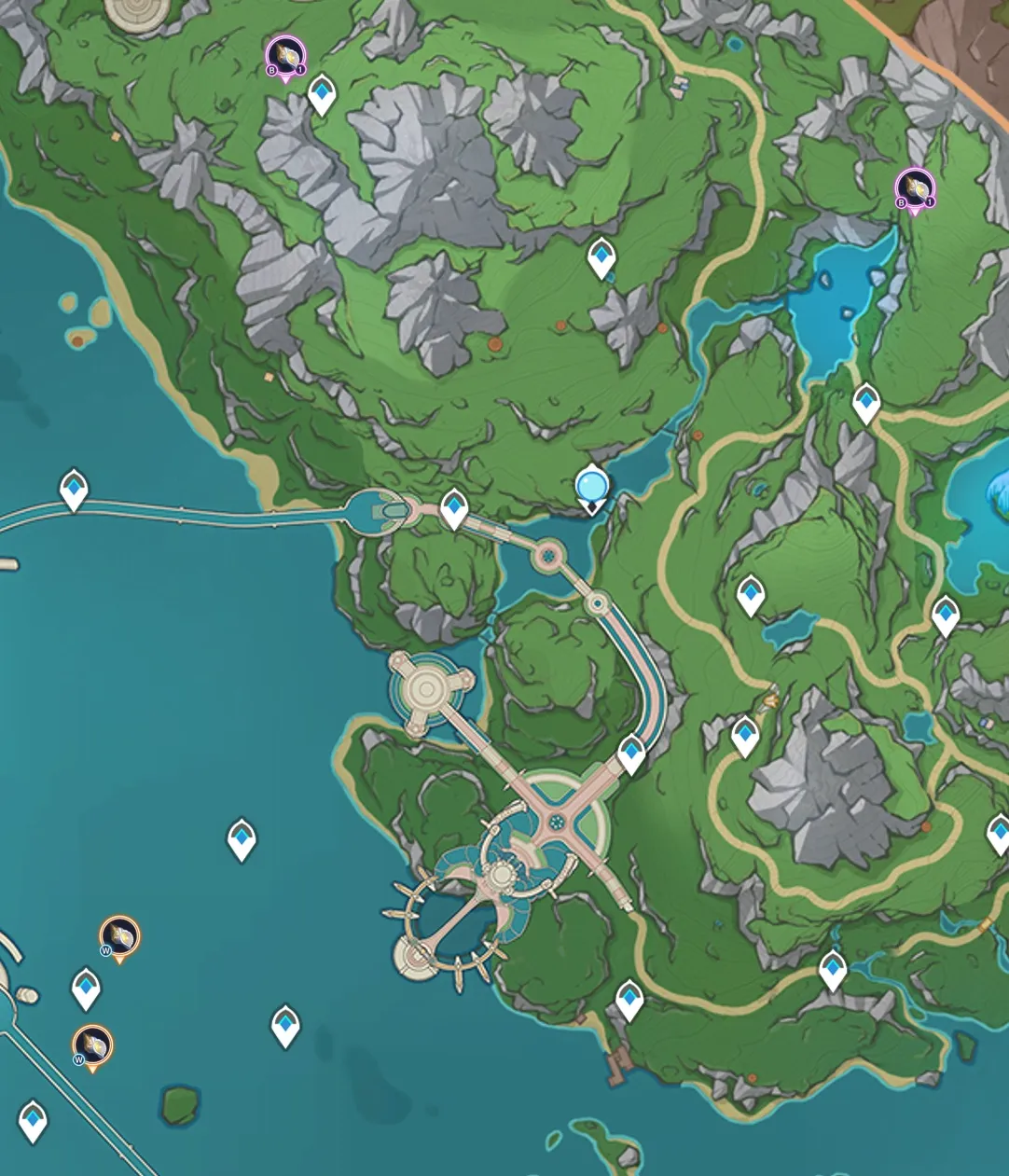Choose the waypoint at the bridge's domed landing

(x=454, y=509)
